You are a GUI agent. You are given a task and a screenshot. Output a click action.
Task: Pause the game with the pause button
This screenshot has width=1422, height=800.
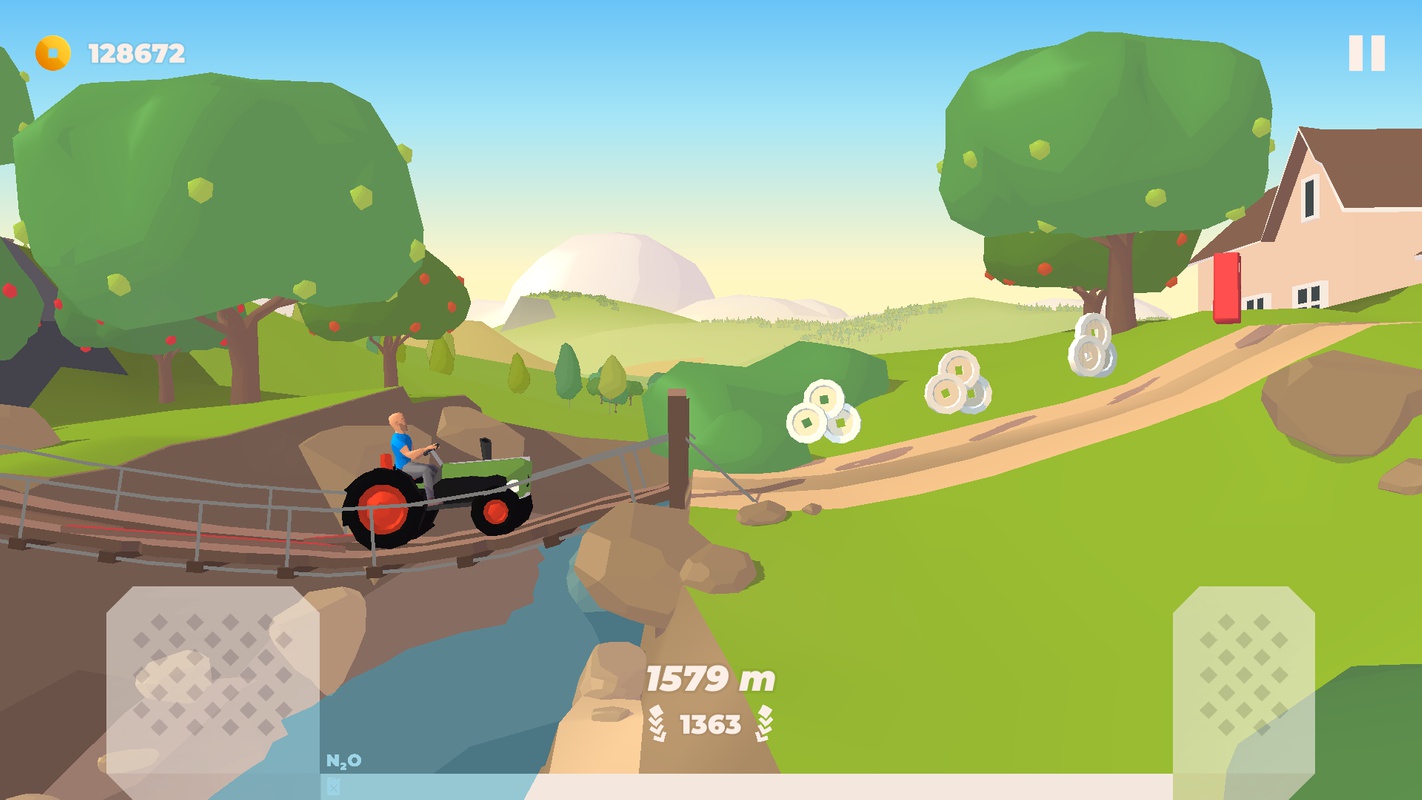pos(1366,53)
